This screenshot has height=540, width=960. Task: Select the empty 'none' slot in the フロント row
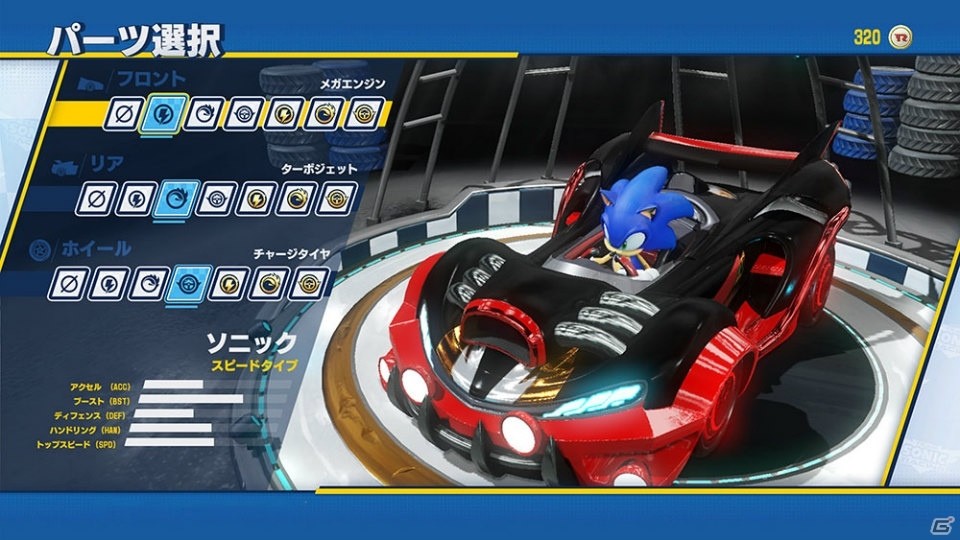pos(123,114)
